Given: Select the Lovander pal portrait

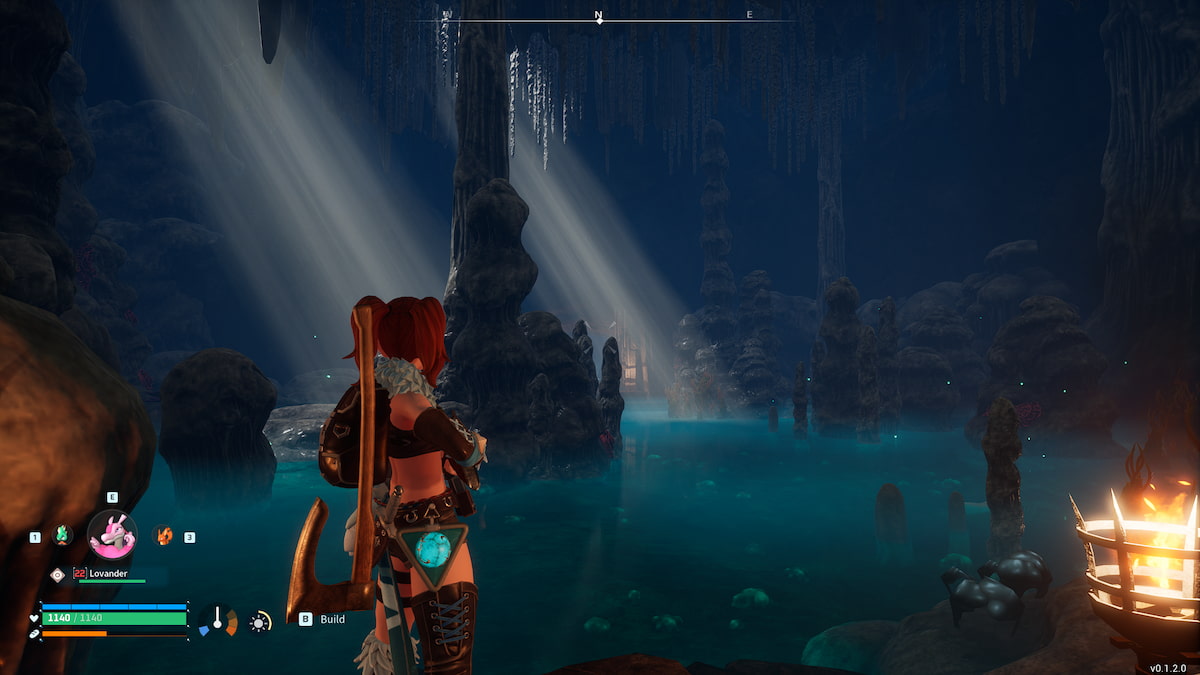Looking at the screenshot, I should (112, 534).
